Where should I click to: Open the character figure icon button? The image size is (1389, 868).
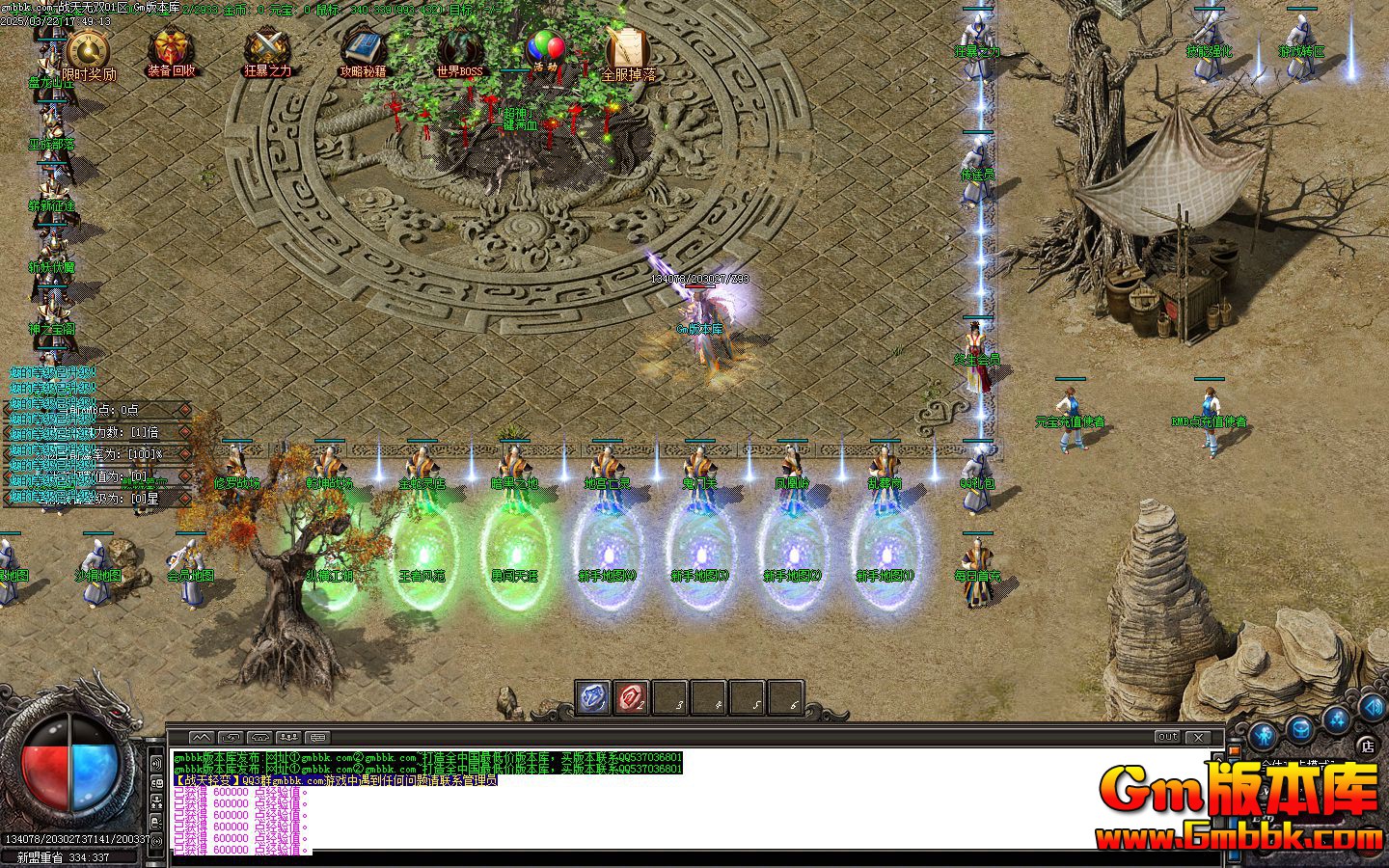point(1264,736)
